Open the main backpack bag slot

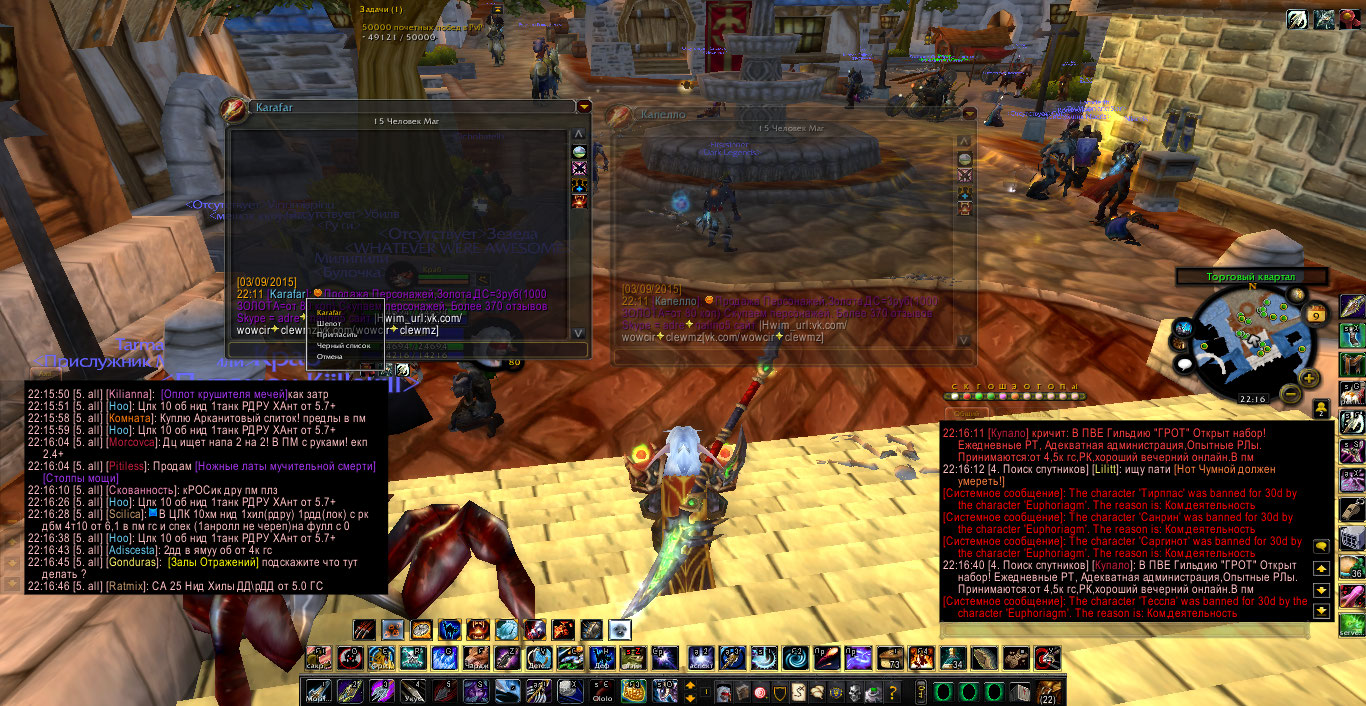[1049, 691]
